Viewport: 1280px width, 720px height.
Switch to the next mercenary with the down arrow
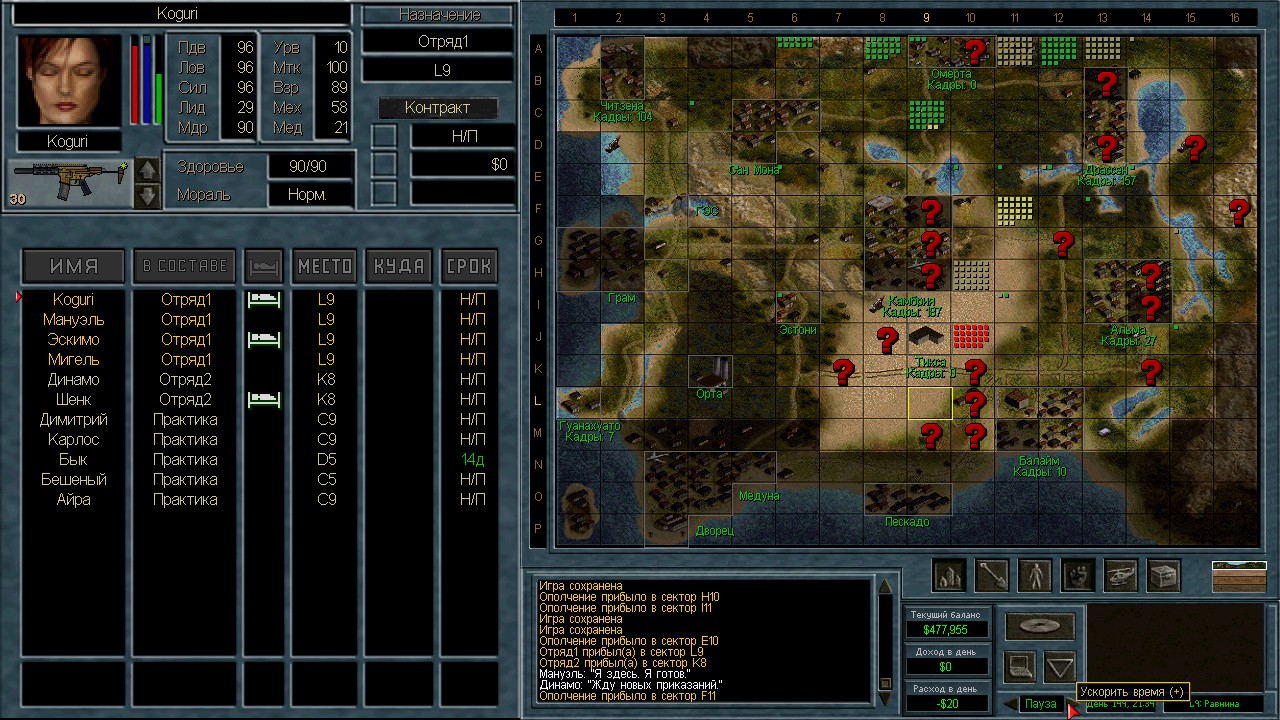[147, 195]
